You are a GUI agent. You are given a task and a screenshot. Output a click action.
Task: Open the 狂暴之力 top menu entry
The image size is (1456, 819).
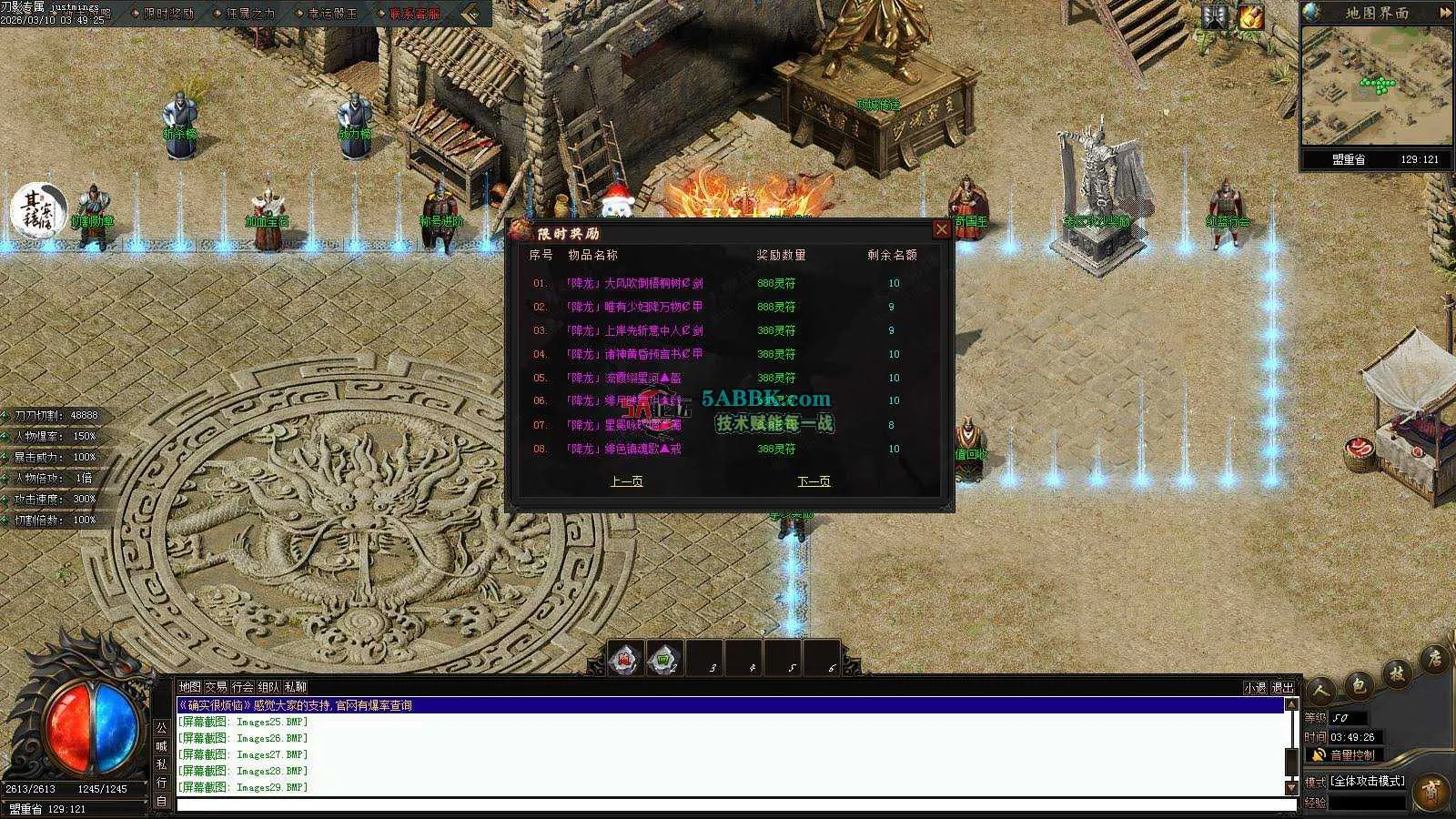click(249, 14)
